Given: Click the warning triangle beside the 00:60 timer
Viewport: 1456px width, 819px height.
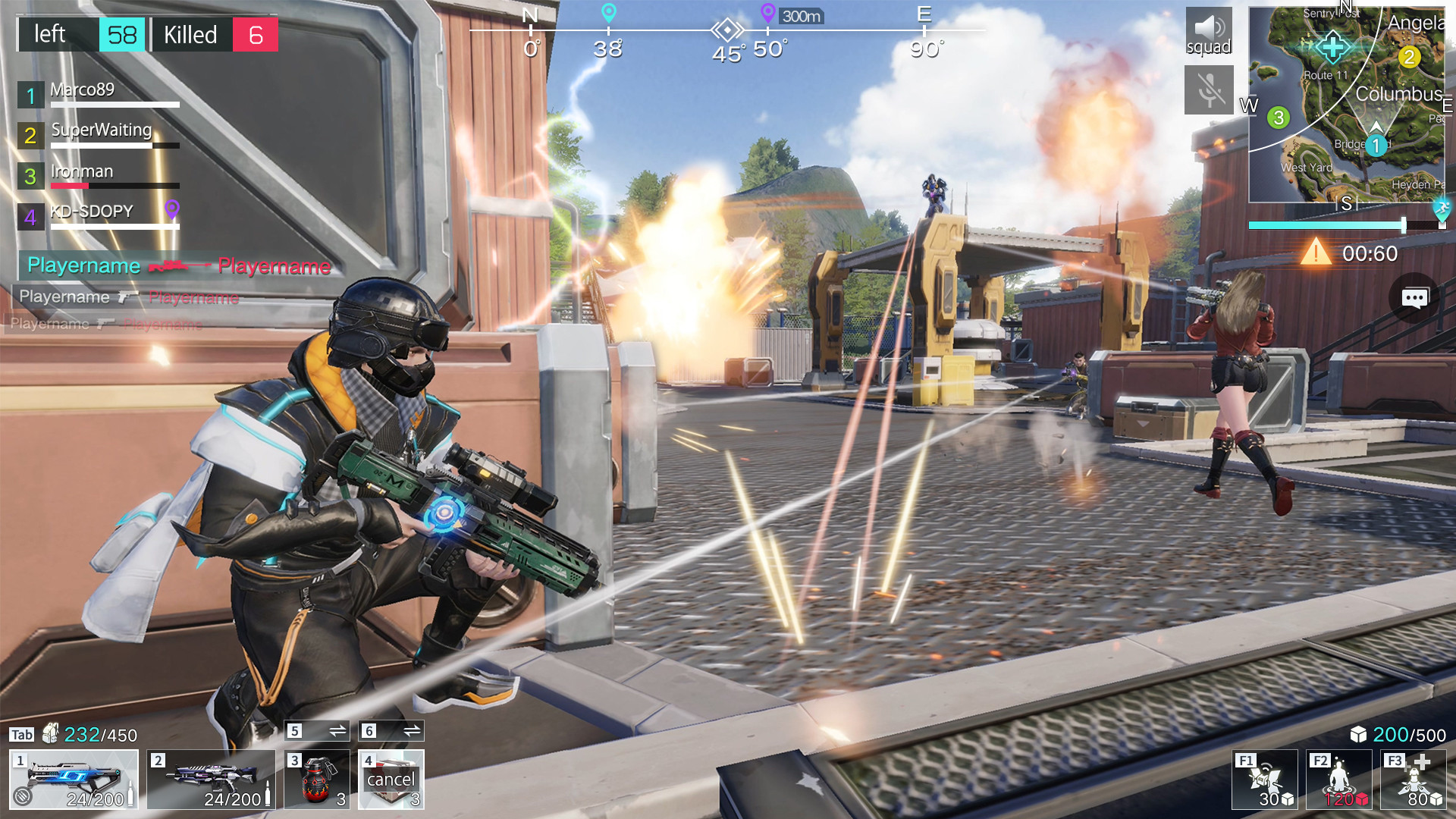Looking at the screenshot, I should click(x=1317, y=254).
